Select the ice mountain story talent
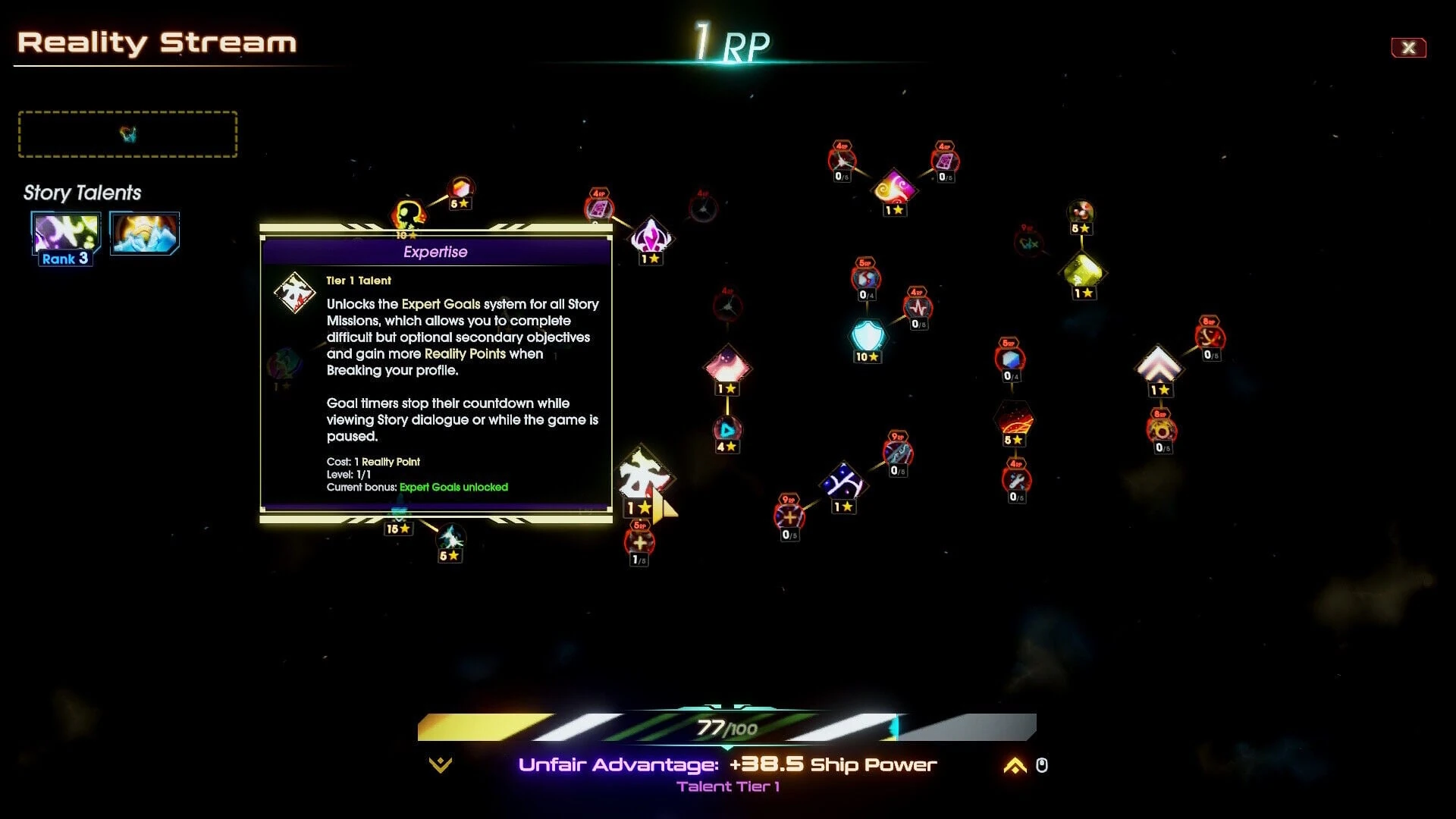The width and height of the screenshot is (1456, 819). click(144, 233)
